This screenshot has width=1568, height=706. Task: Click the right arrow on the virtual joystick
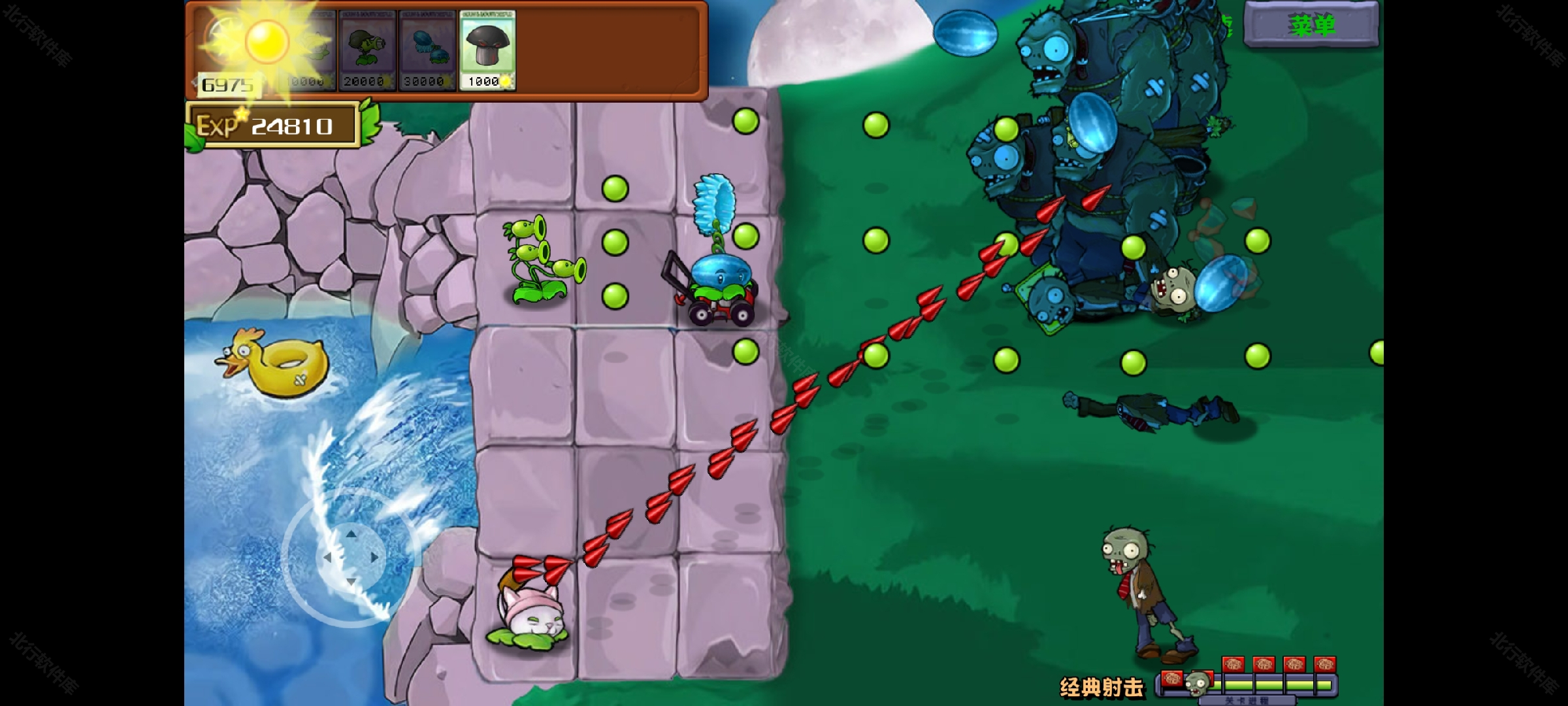coord(374,557)
